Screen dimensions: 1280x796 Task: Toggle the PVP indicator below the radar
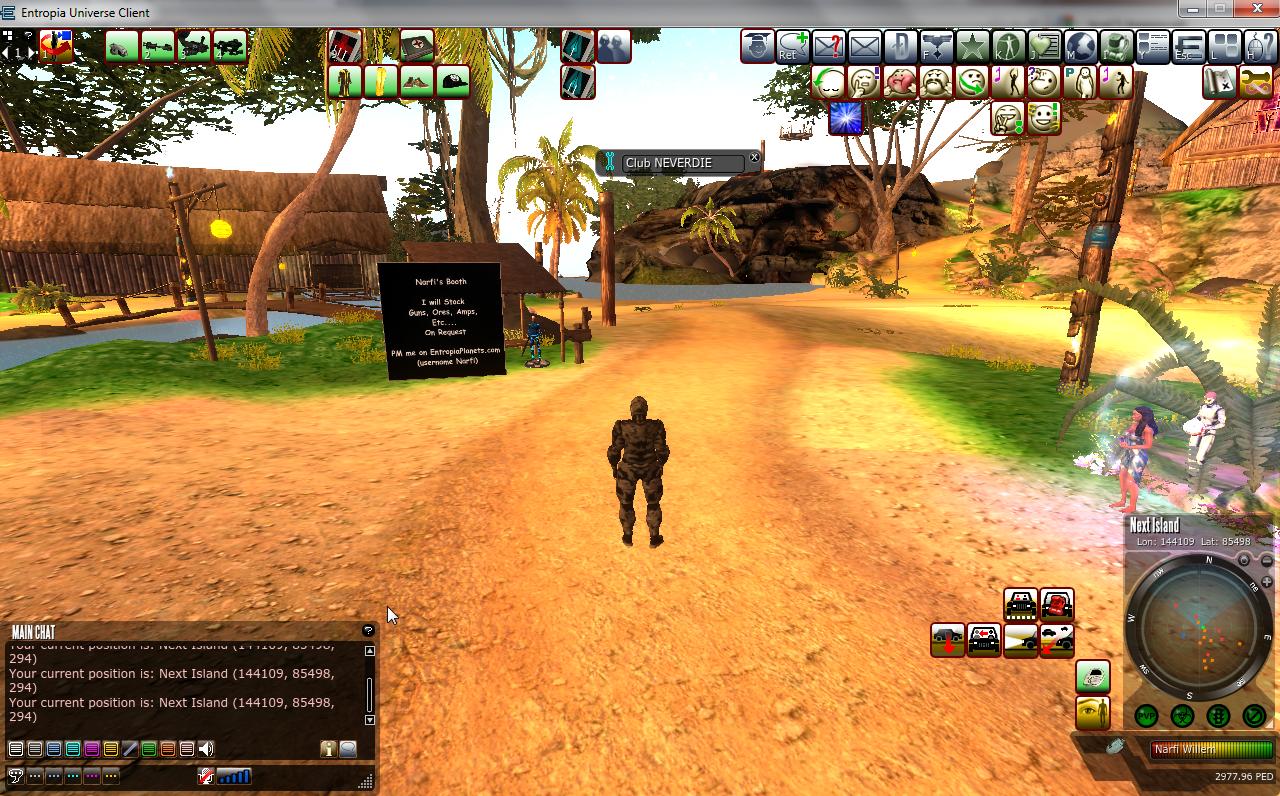(x=1146, y=715)
